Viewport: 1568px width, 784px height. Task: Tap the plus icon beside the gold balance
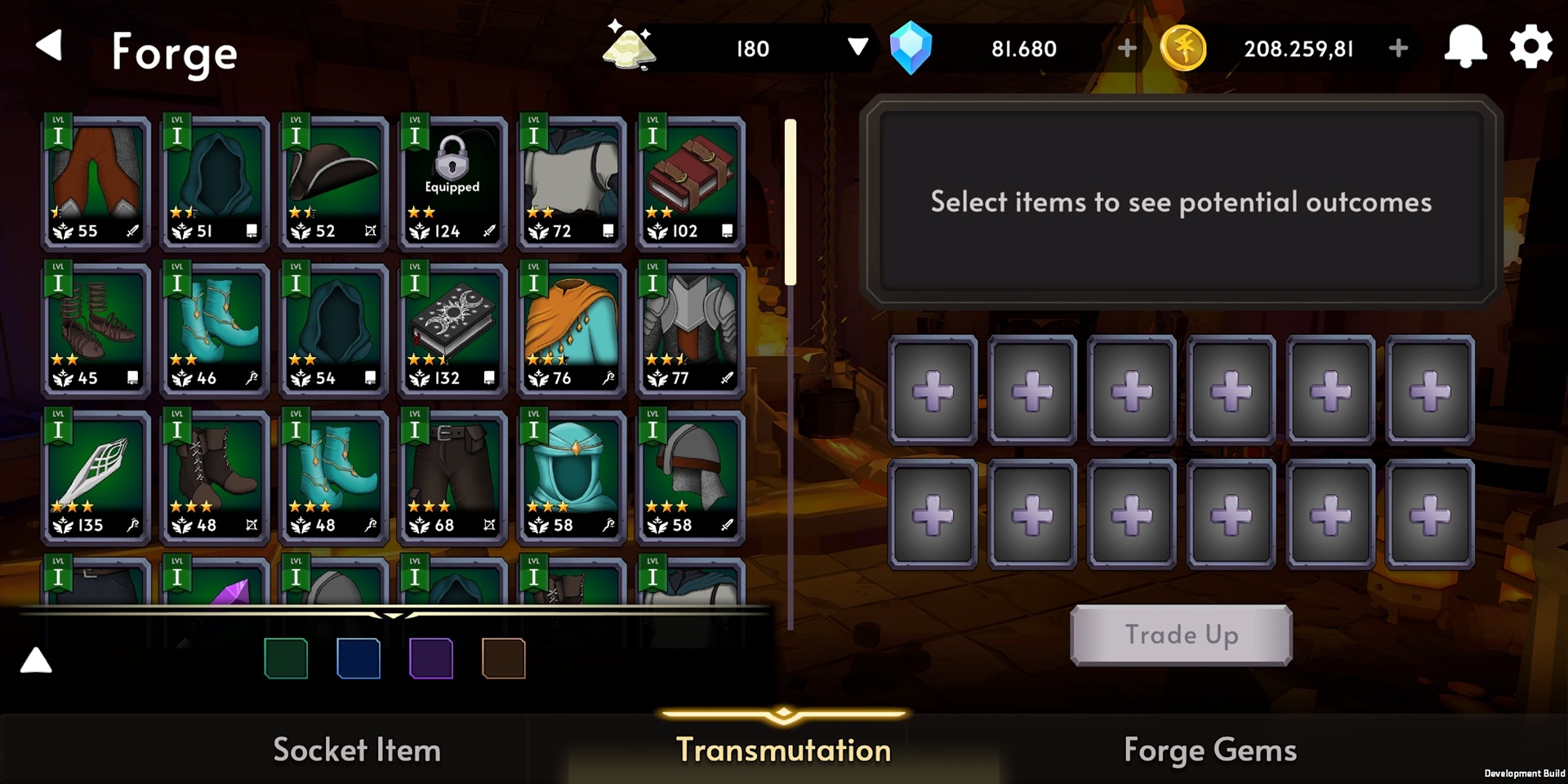(x=1398, y=48)
